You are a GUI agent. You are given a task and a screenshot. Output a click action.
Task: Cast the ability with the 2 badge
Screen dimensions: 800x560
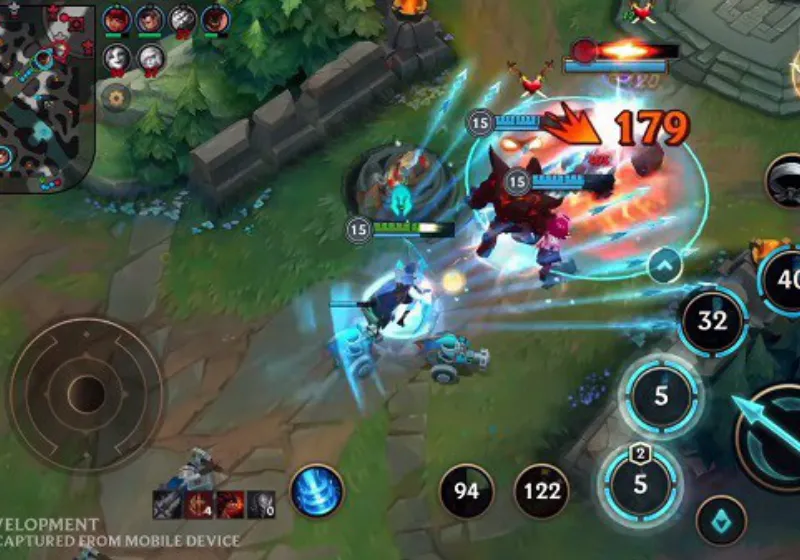[x=640, y=485]
